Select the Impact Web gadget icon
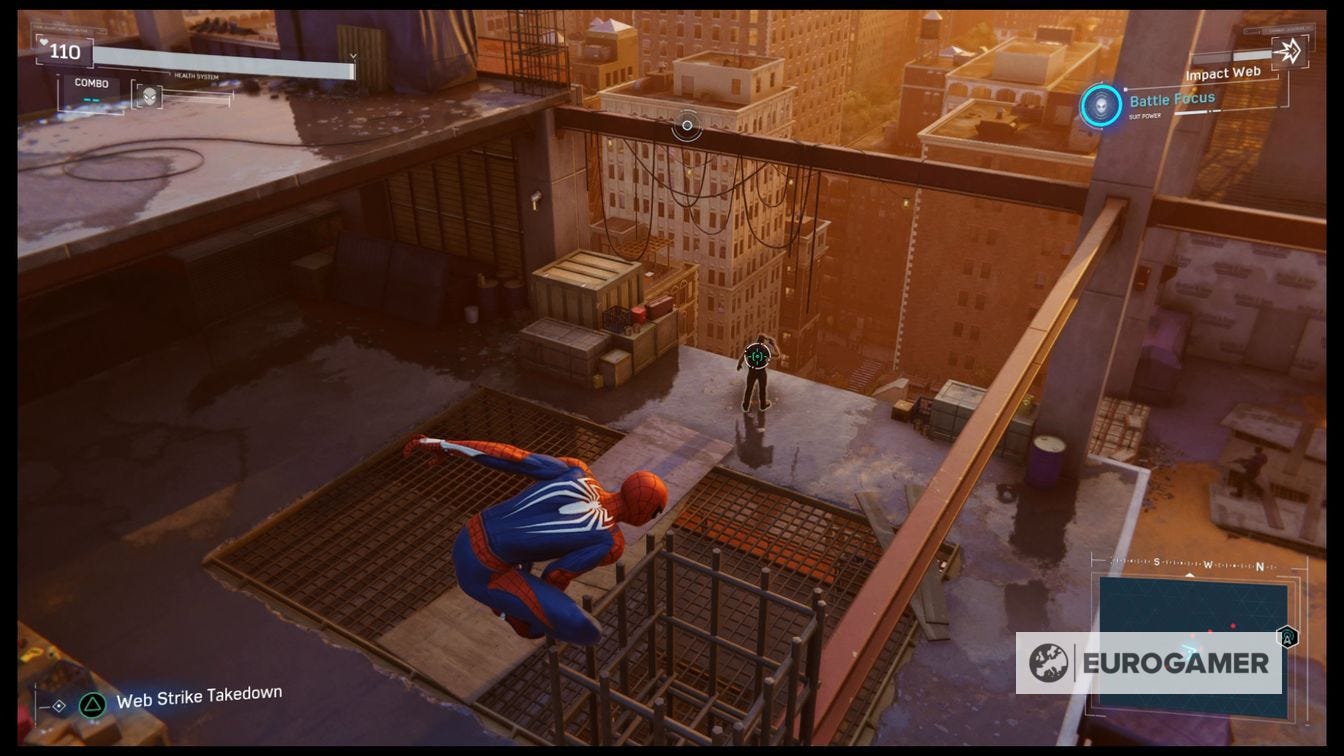1344x756 pixels. click(x=1289, y=49)
